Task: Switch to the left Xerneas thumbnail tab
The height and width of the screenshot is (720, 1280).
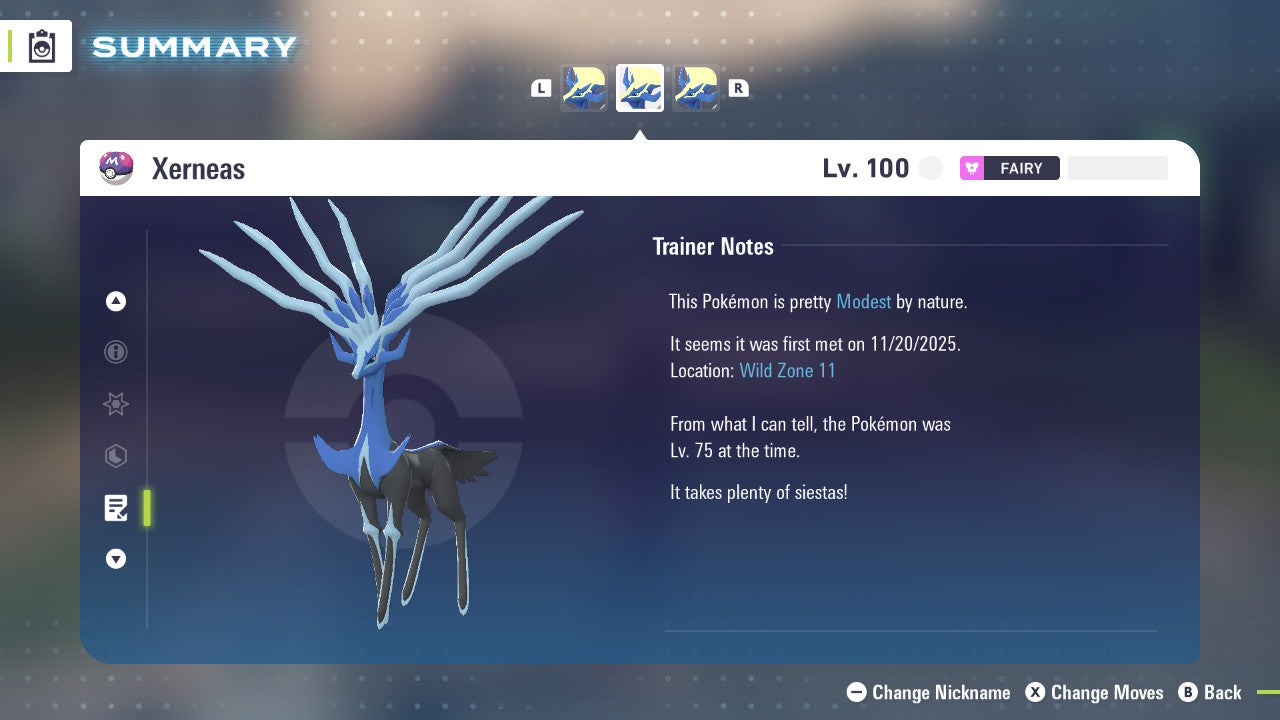Action: click(x=584, y=87)
